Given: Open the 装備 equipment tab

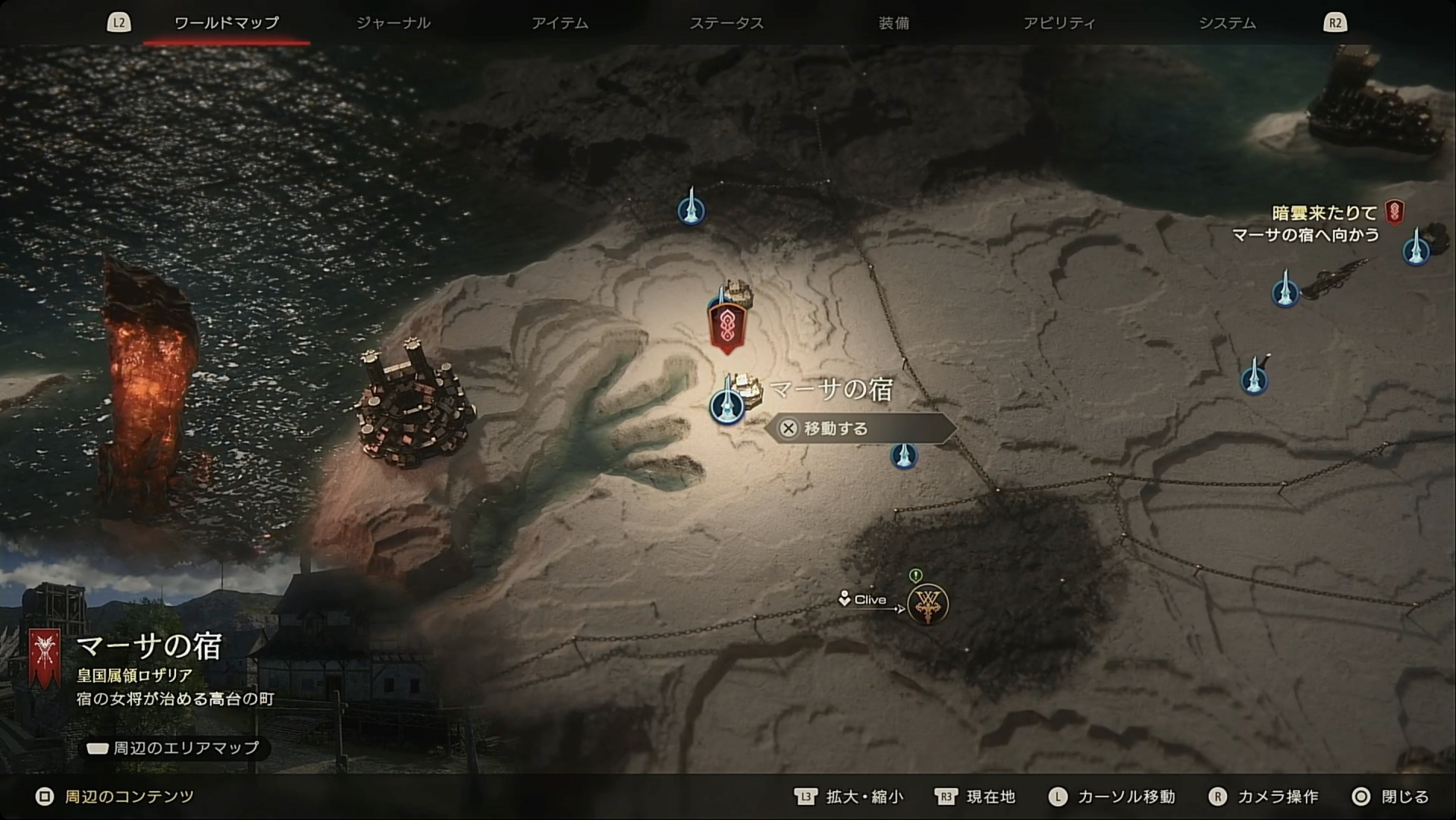Looking at the screenshot, I should pos(893,23).
